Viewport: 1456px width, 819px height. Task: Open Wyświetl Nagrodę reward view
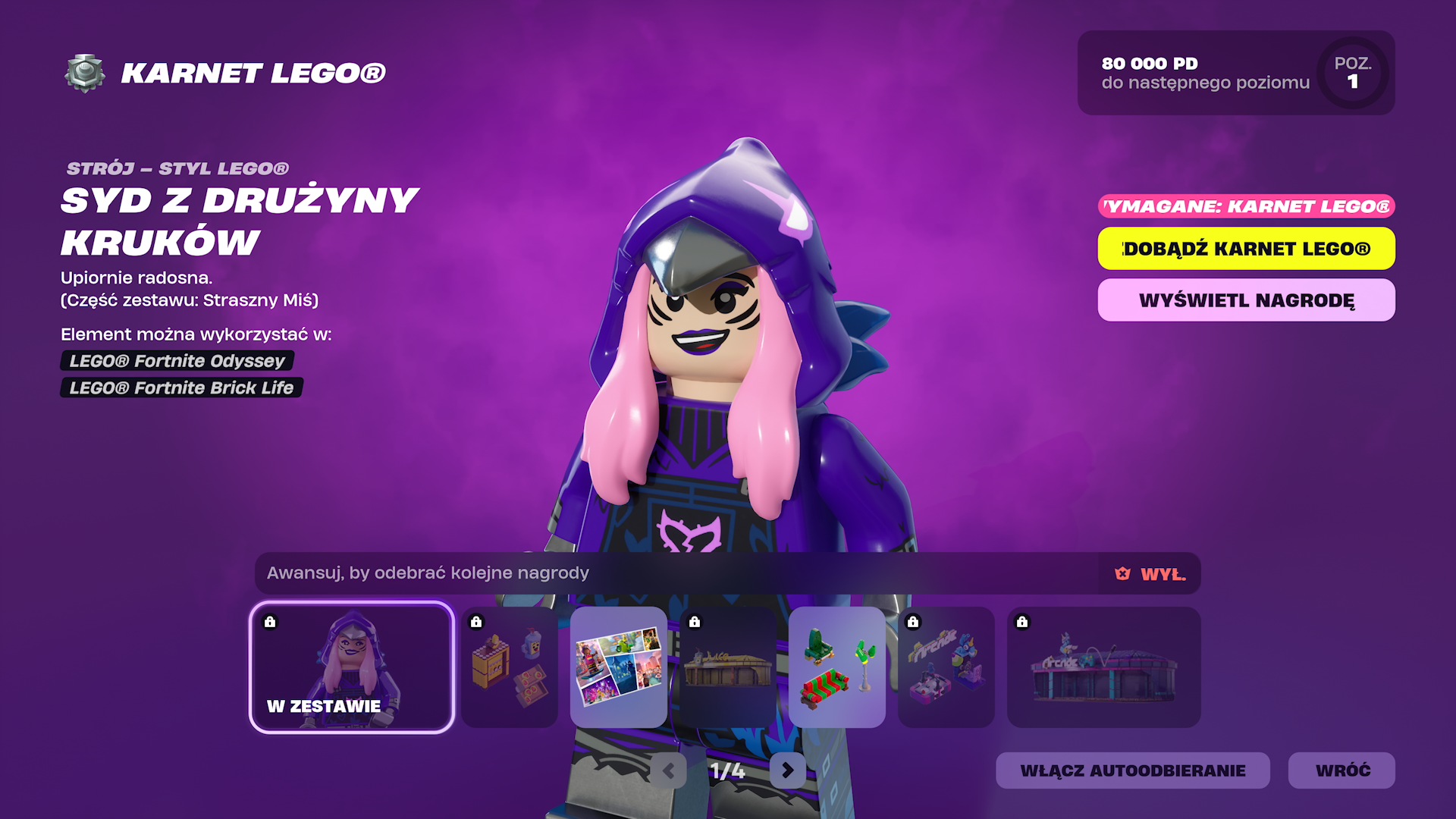pos(1246,300)
